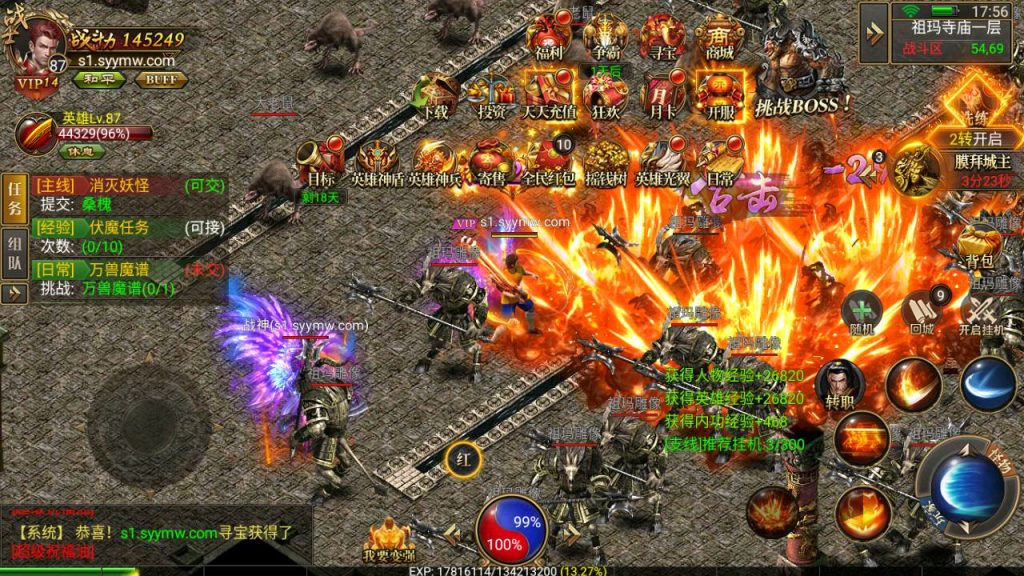The height and width of the screenshot is (576, 1024).
Task: Open the 我要变强 get-stronger guide
Action: [388, 540]
